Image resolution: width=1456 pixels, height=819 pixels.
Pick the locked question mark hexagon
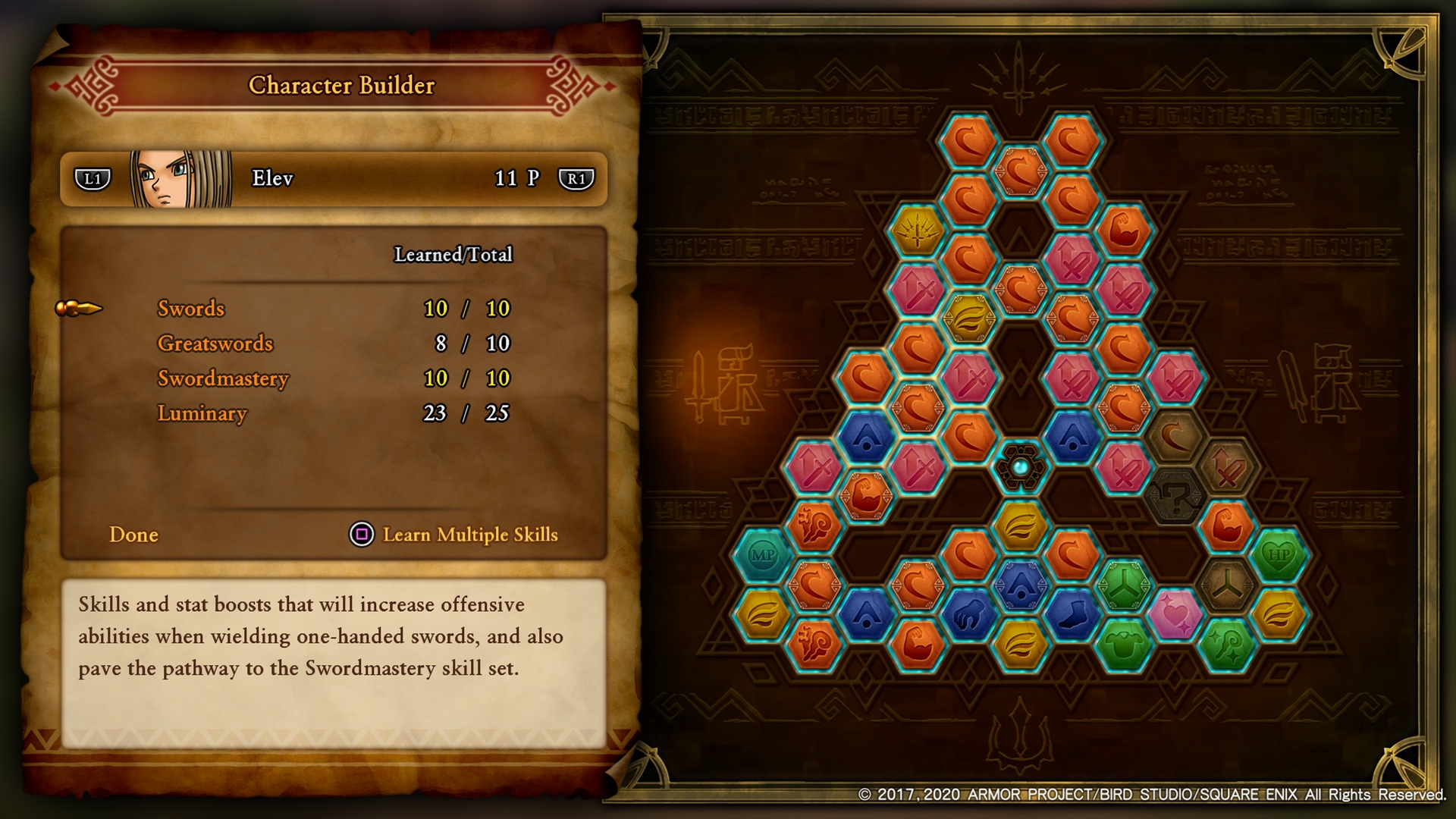tap(1175, 497)
